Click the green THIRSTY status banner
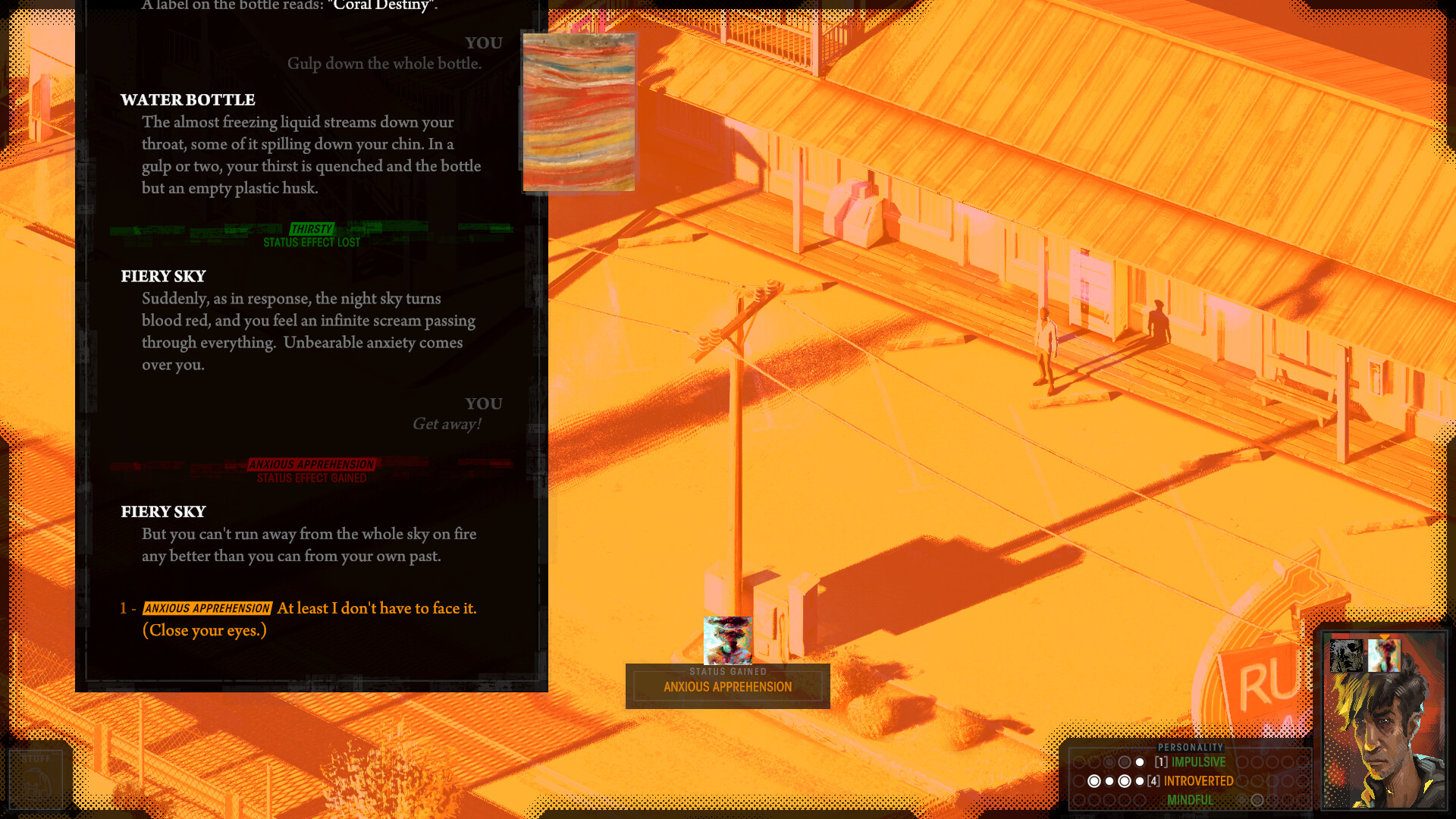This screenshot has height=819, width=1456. coord(312,229)
